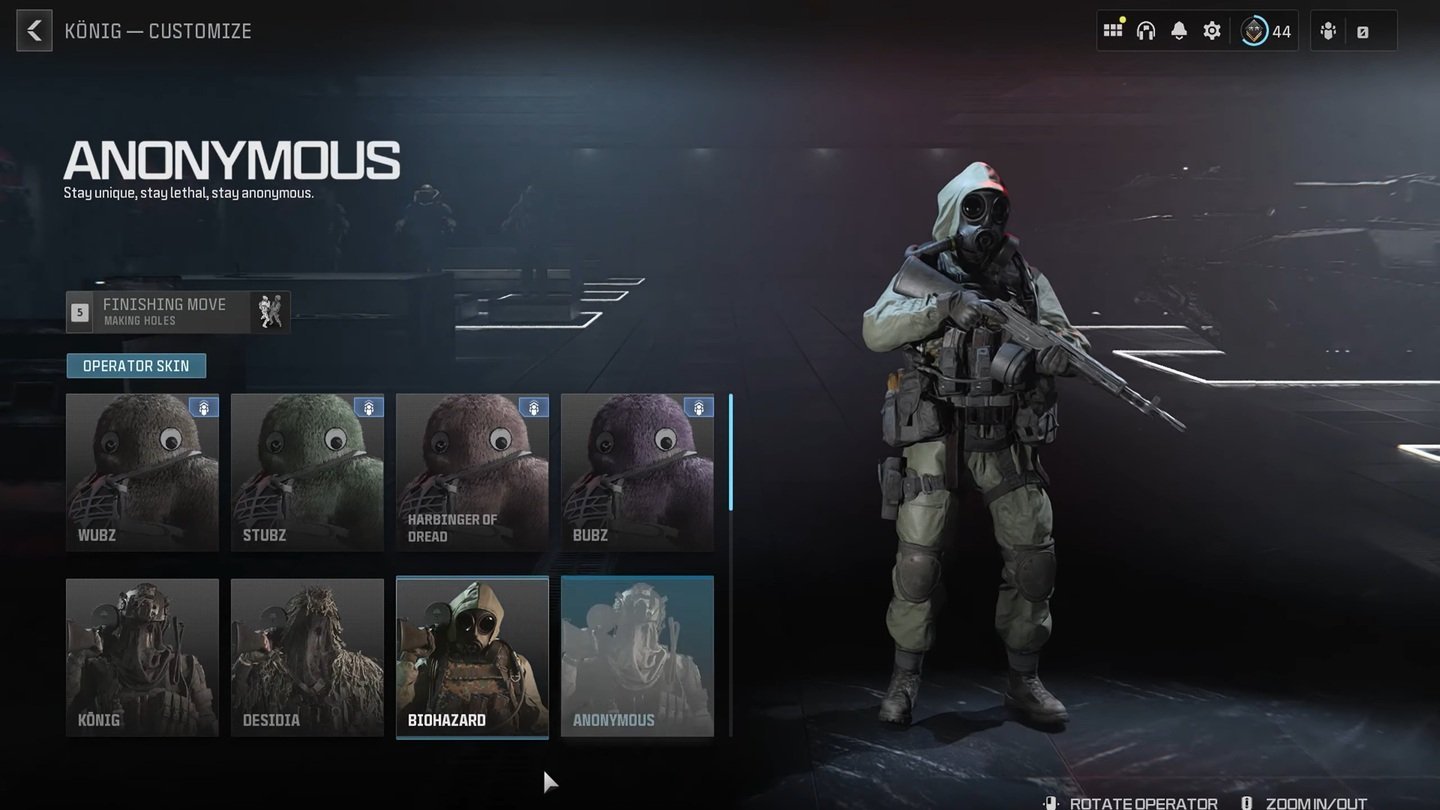This screenshot has height=810, width=1440.
Task: Select the Operator Skin tab
Action: pos(136,366)
